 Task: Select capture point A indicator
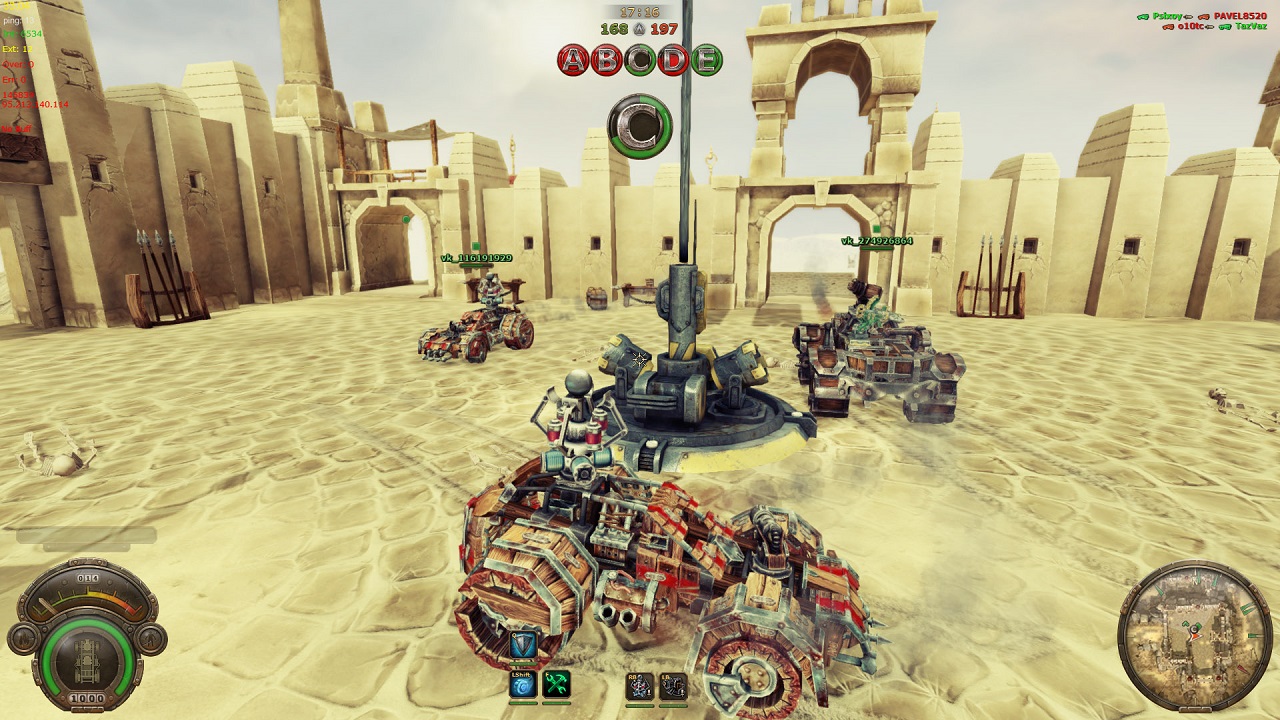coord(574,60)
